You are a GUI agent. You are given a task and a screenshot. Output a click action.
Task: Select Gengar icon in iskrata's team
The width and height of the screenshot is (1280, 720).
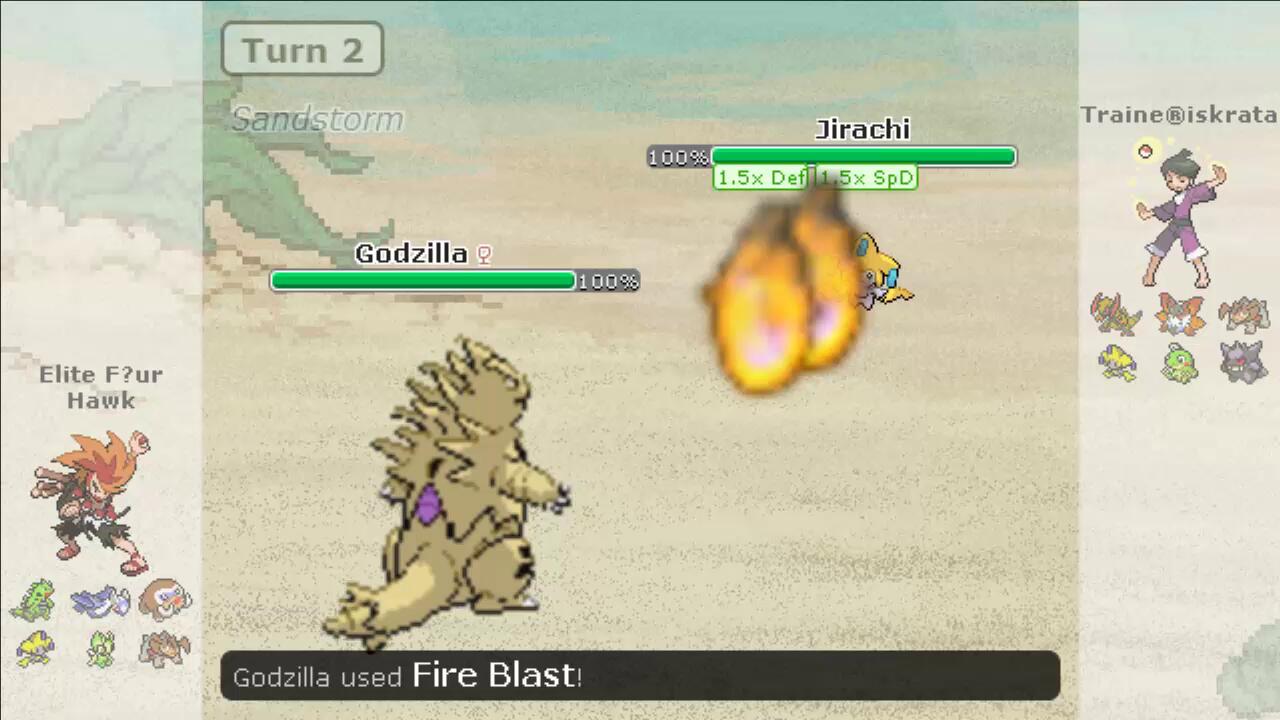(1244, 362)
